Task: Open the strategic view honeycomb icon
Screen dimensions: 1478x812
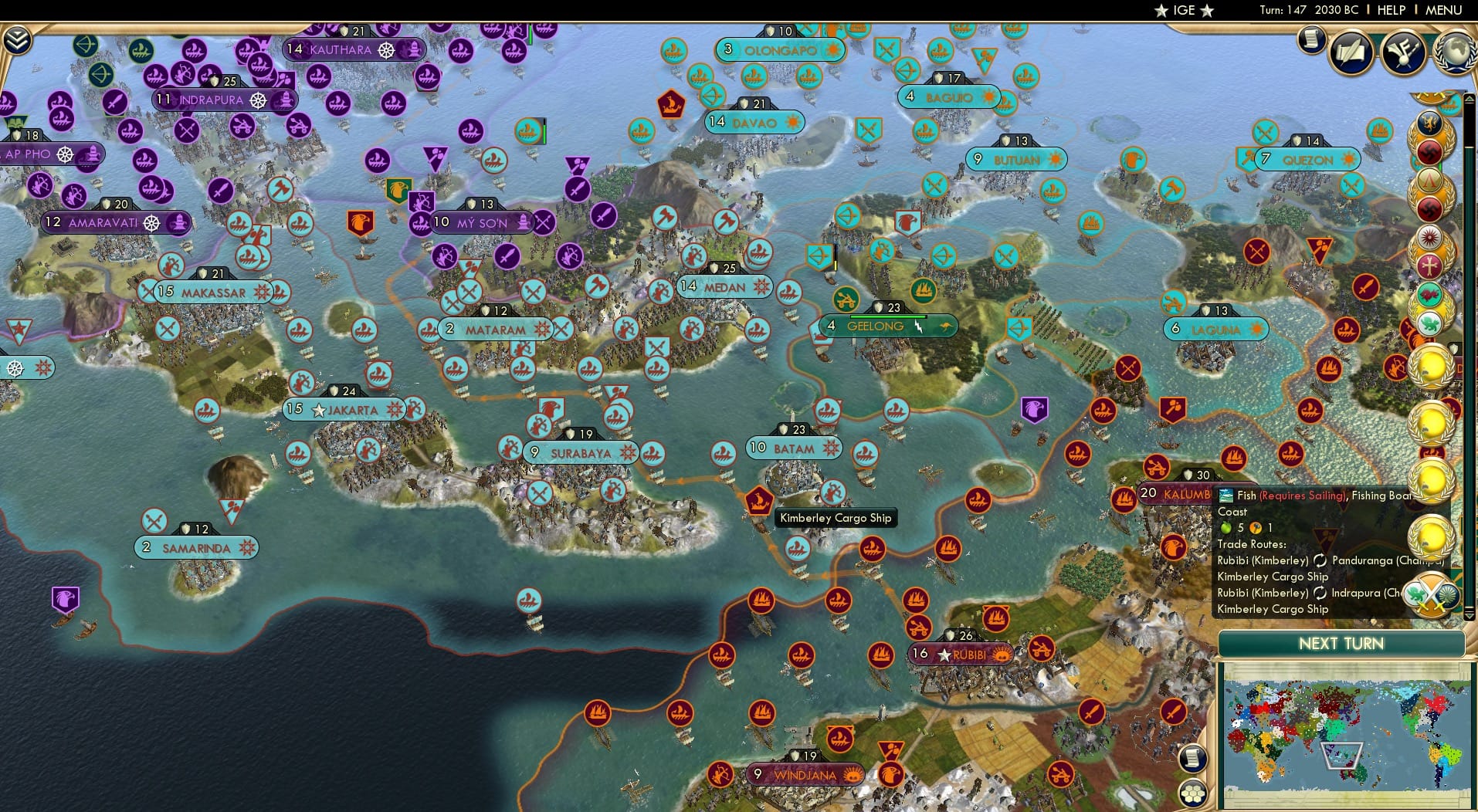Action: click(1192, 795)
